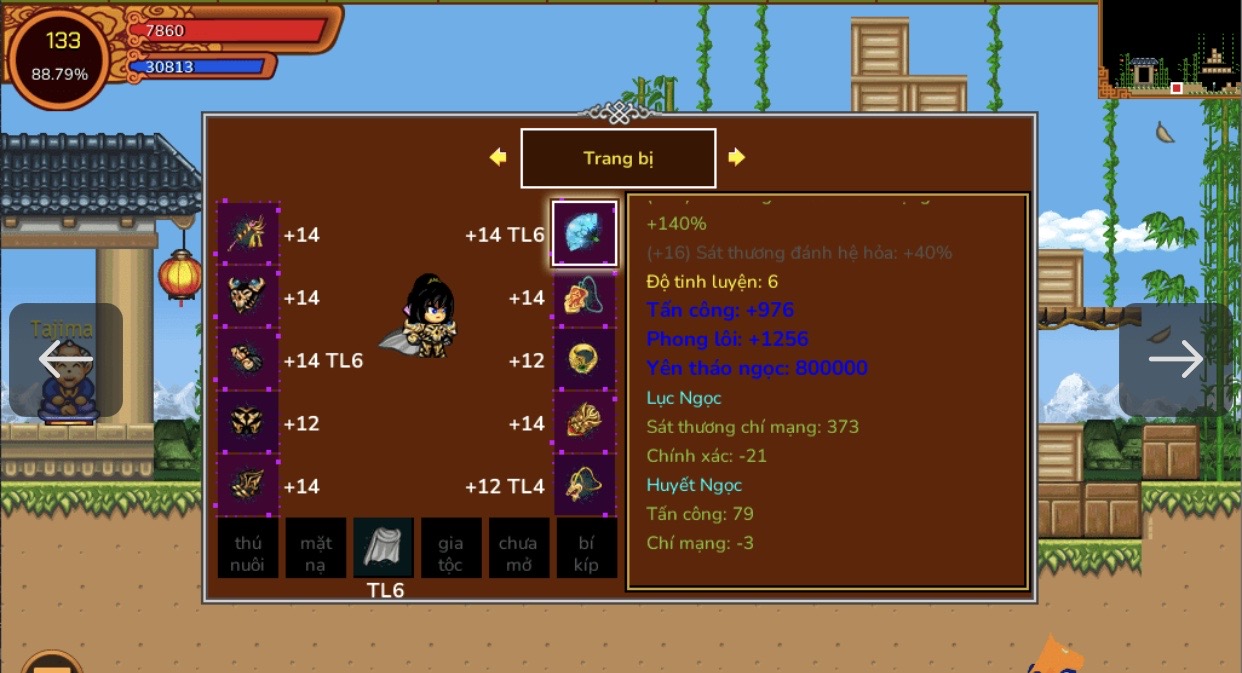
Task: Select the golden amulet pendant slot
Action: [585, 297]
